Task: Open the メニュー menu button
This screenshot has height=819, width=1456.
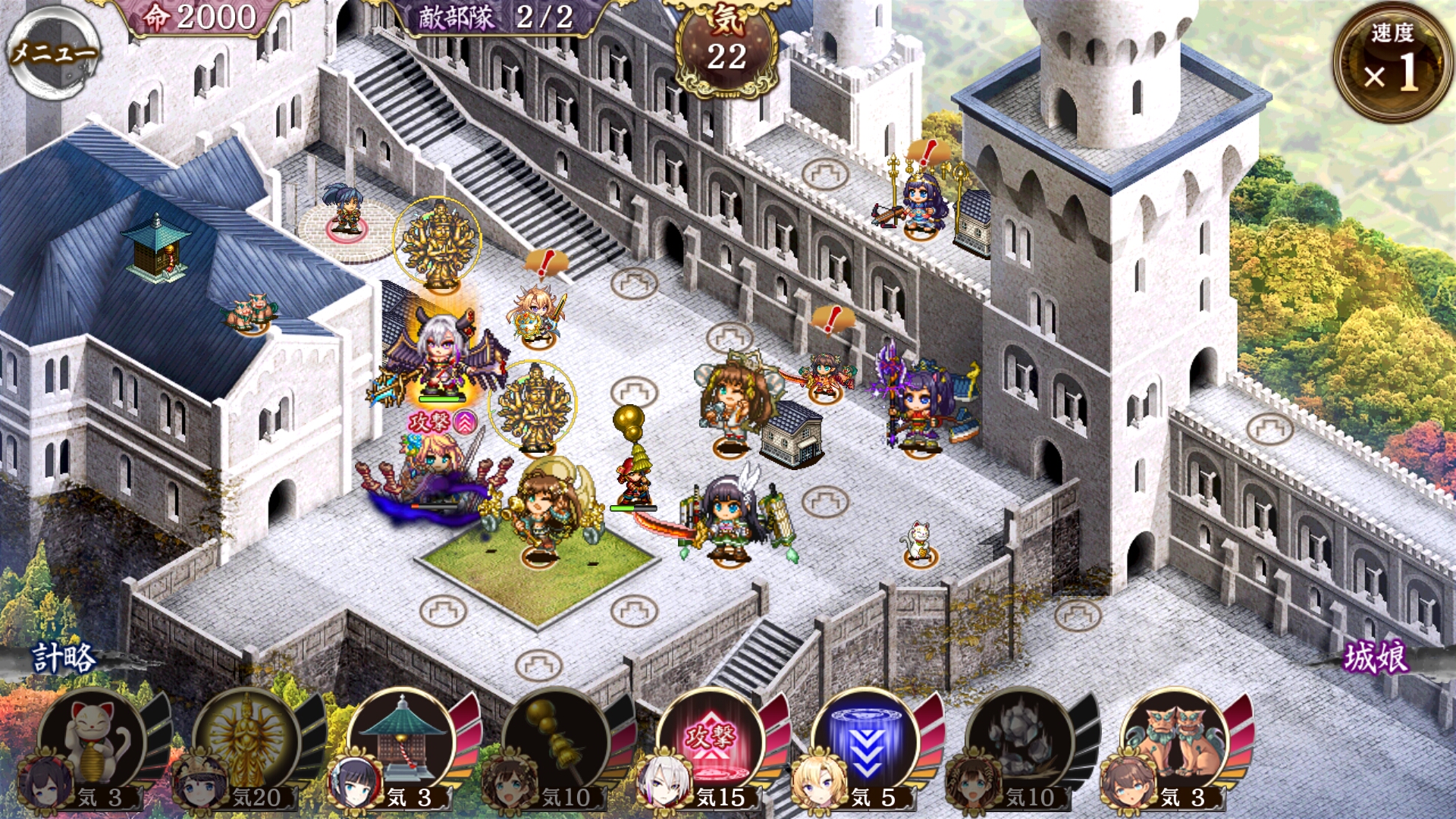Action: [x=52, y=52]
